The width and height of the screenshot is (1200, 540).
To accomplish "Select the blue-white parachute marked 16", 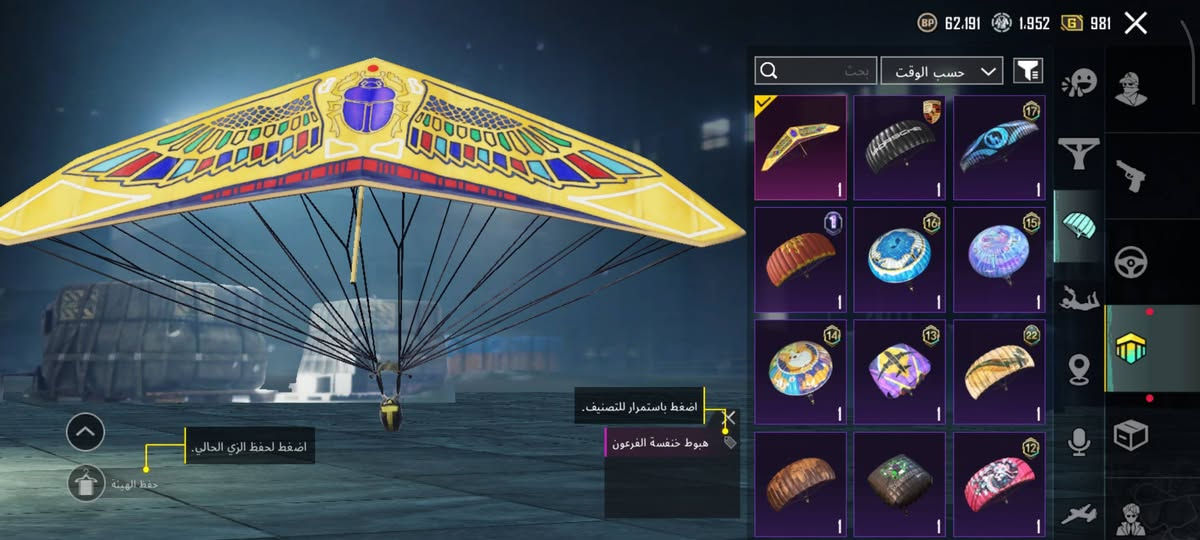I will click(x=899, y=260).
